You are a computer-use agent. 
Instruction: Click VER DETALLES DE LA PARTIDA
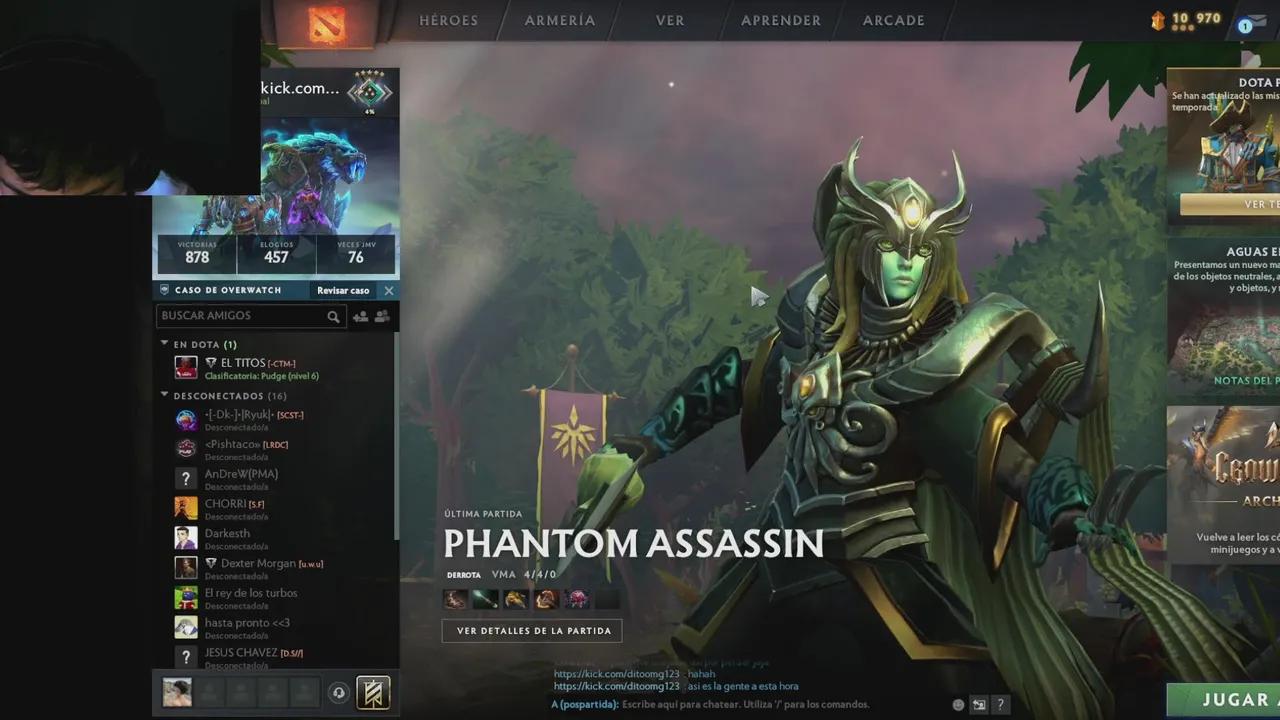[x=532, y=630]
